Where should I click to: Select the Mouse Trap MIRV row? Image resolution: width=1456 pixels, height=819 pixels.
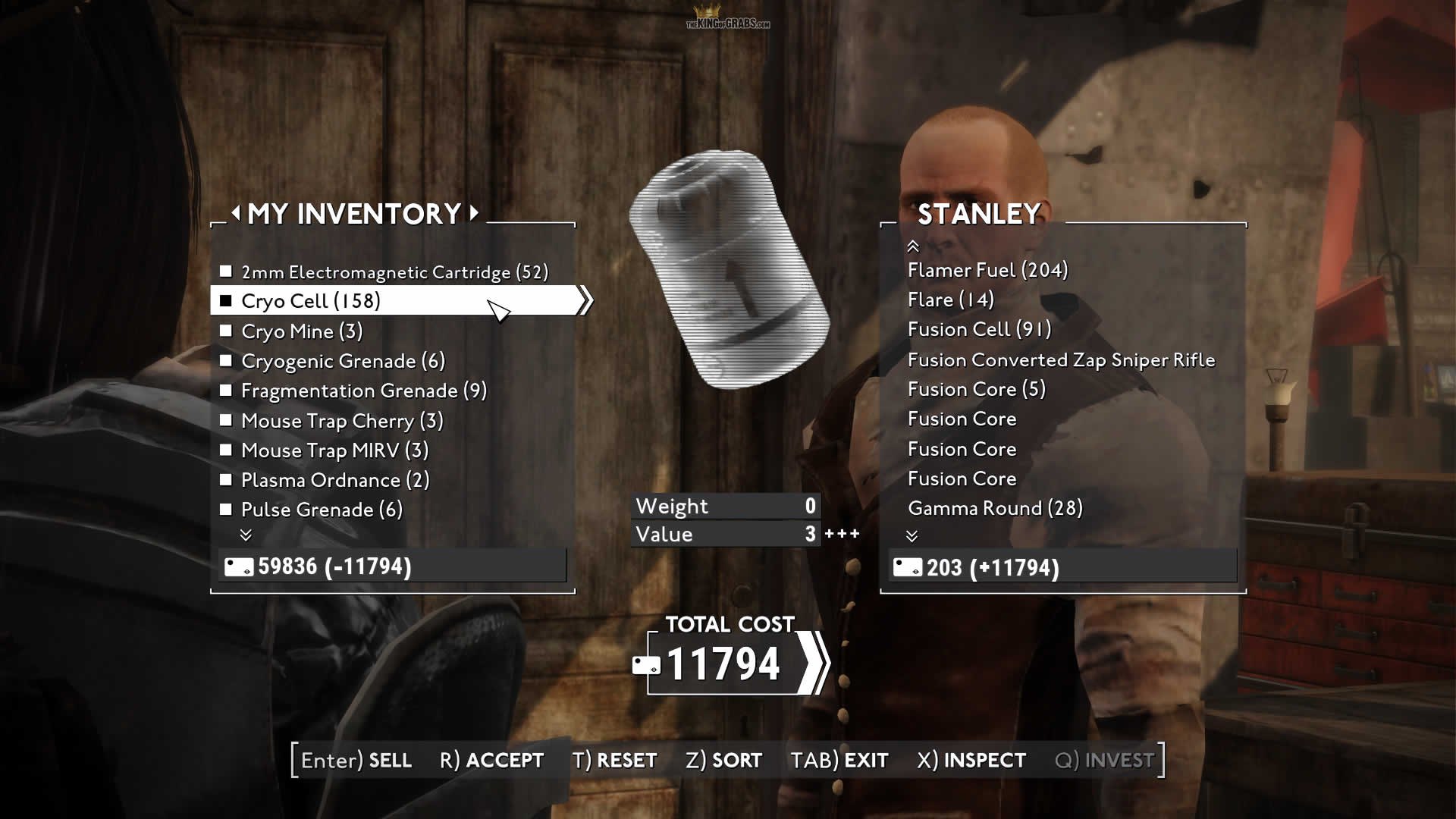click(334, 450)
